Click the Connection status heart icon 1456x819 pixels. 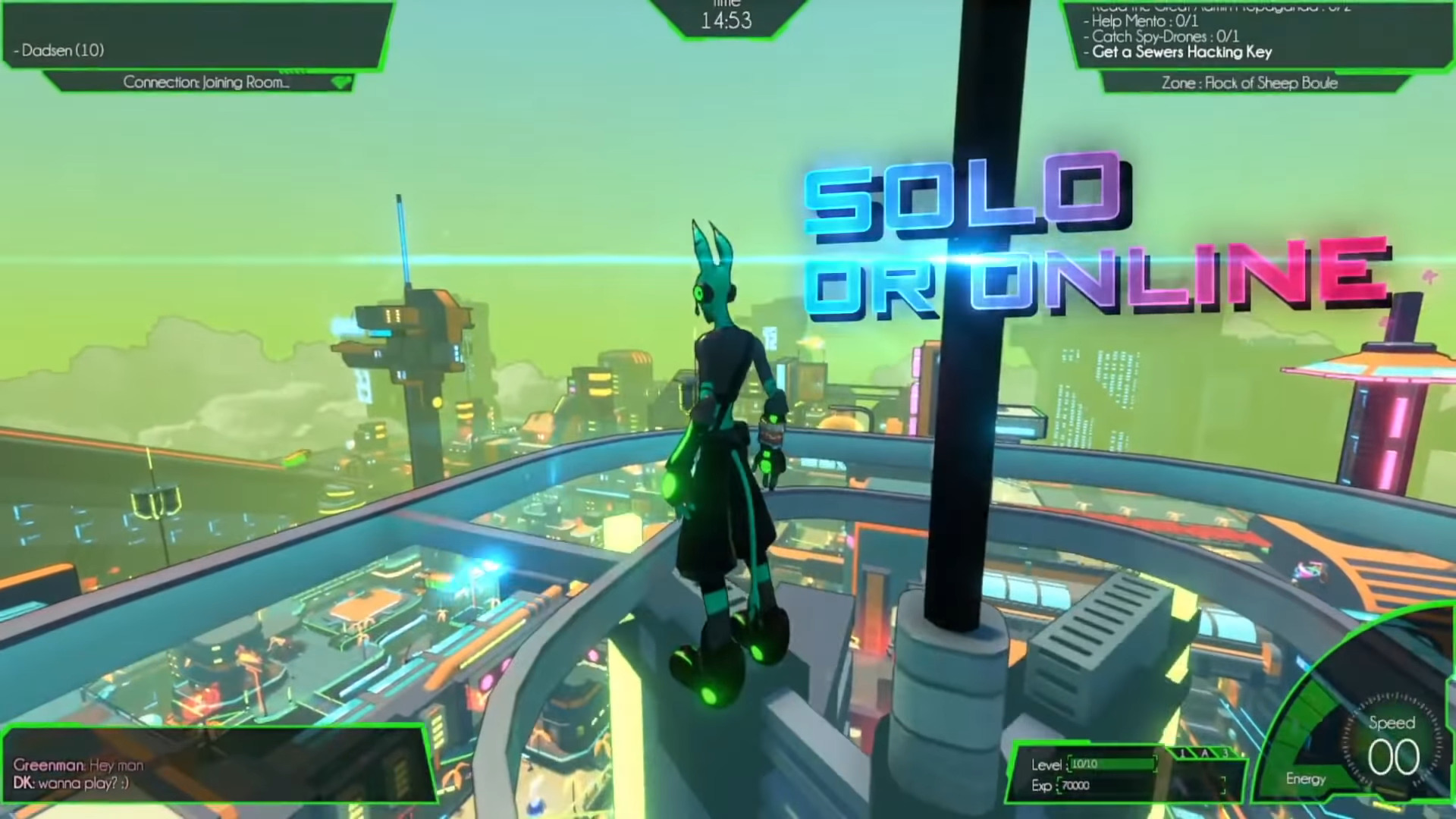(342, 83)
